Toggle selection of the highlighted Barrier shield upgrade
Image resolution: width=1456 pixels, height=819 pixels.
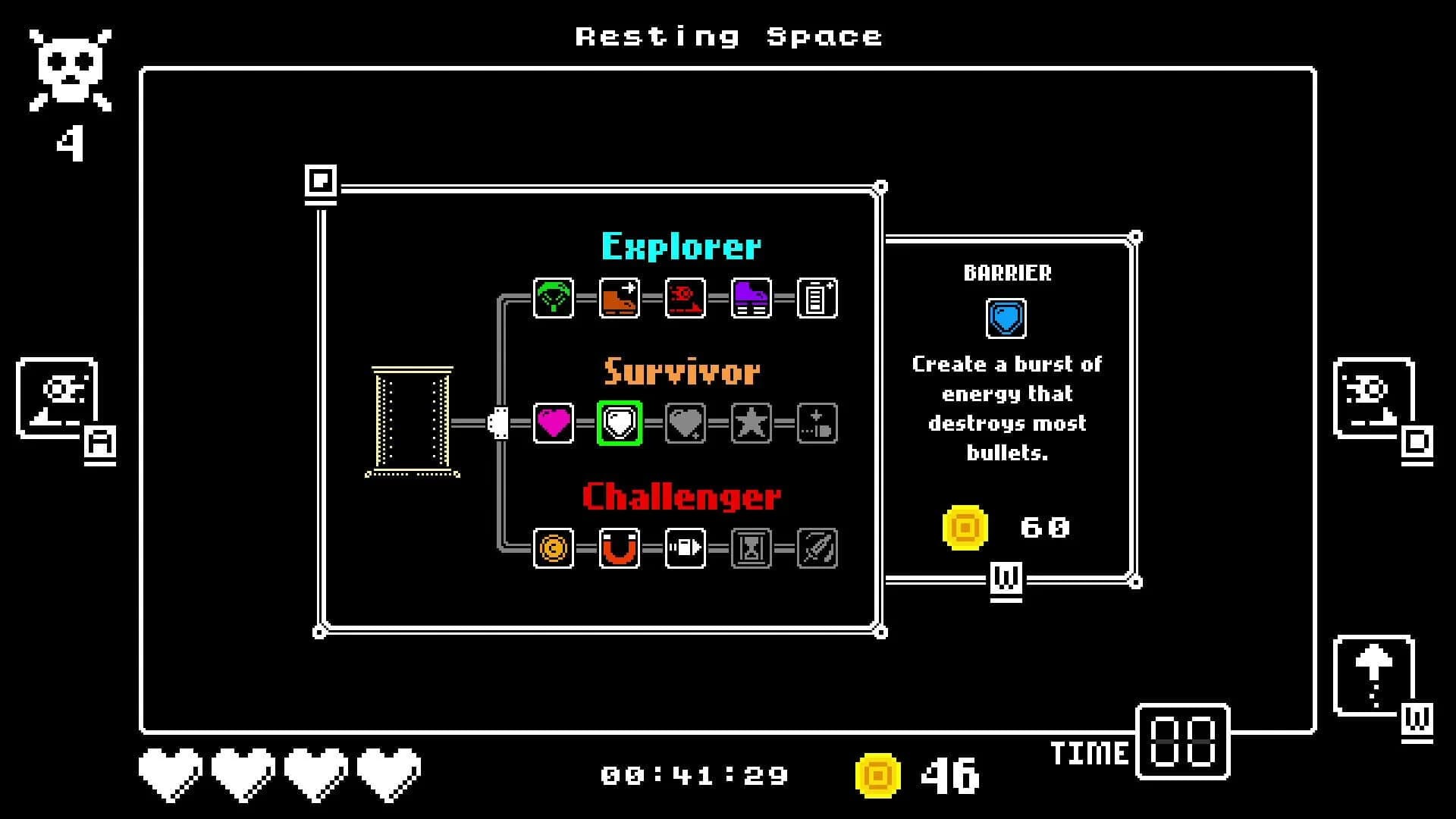(619, 424)
